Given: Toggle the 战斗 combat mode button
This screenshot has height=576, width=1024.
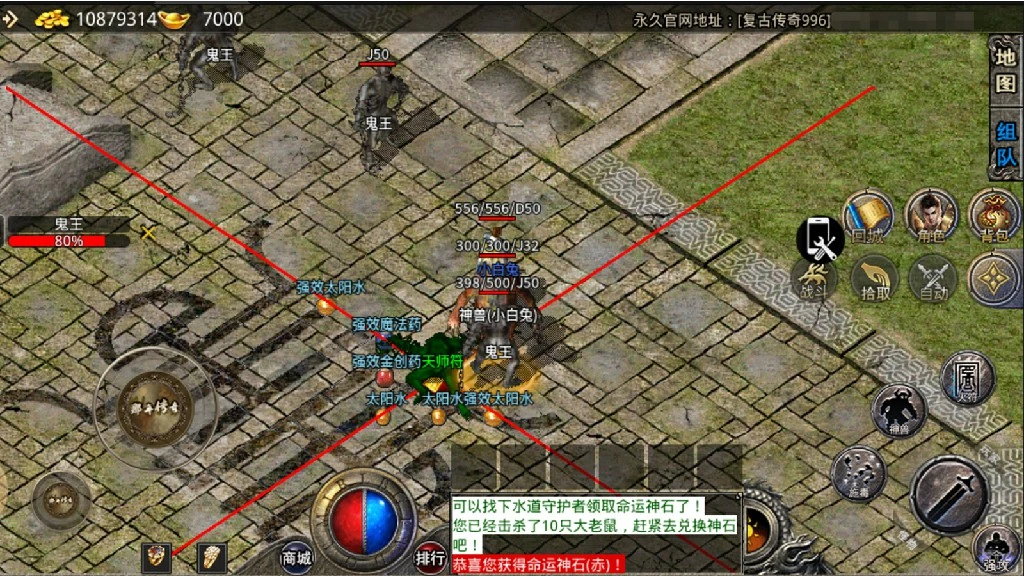Looking at the screenshot, I should point(815,279).
